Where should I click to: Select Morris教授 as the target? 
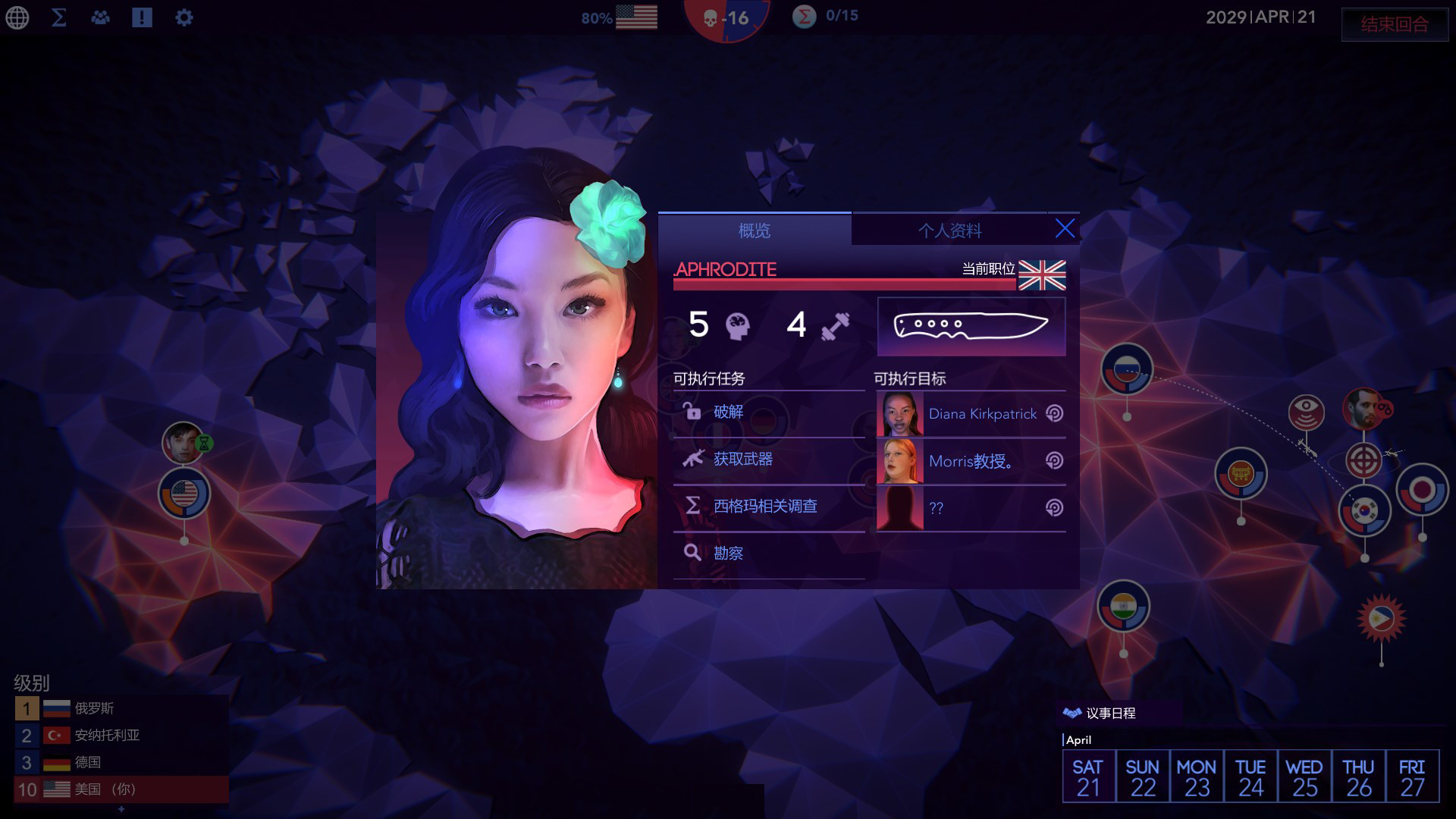tap(971, 461)
